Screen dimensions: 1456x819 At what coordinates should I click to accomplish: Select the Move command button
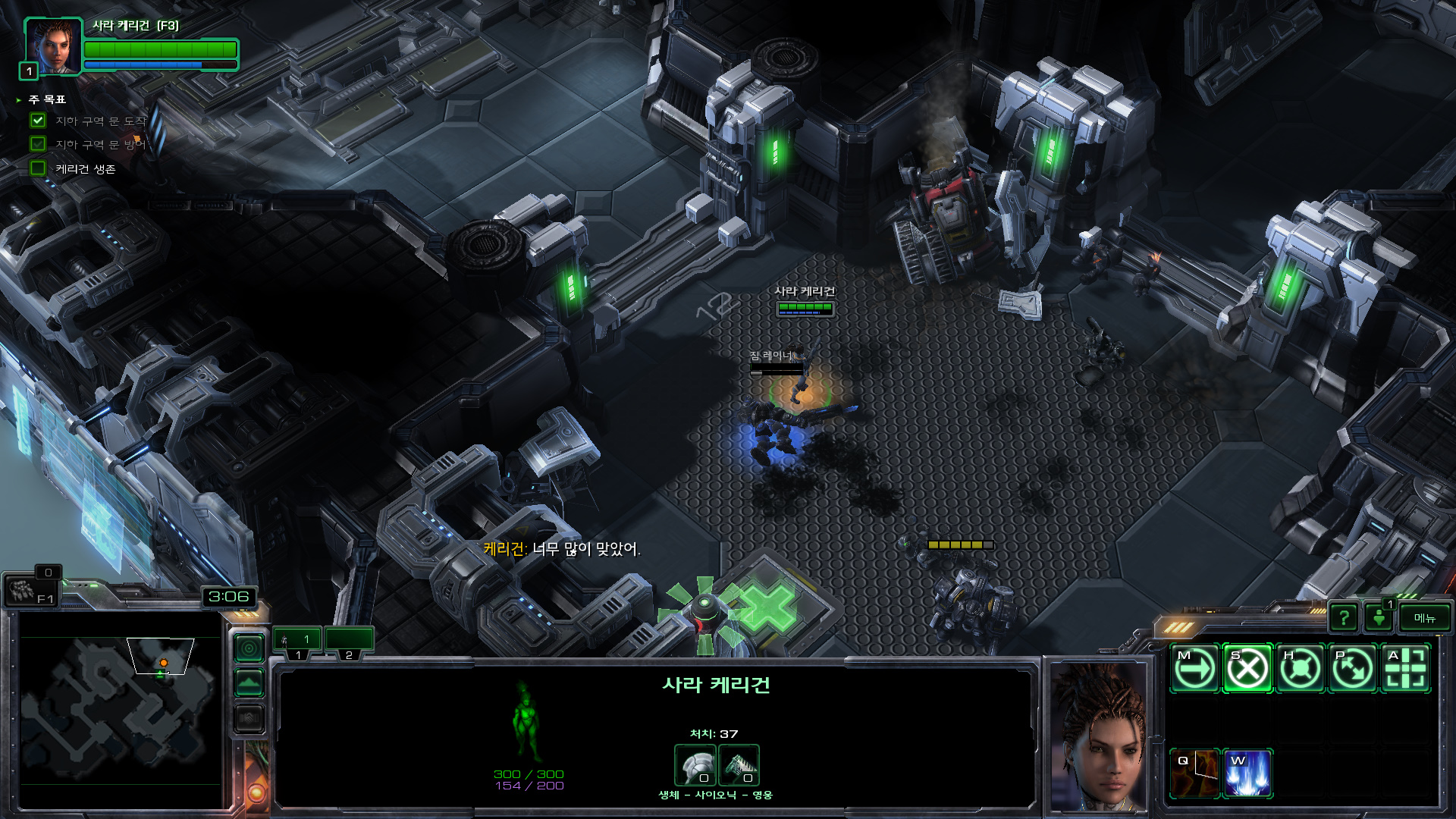(1194, 669)
